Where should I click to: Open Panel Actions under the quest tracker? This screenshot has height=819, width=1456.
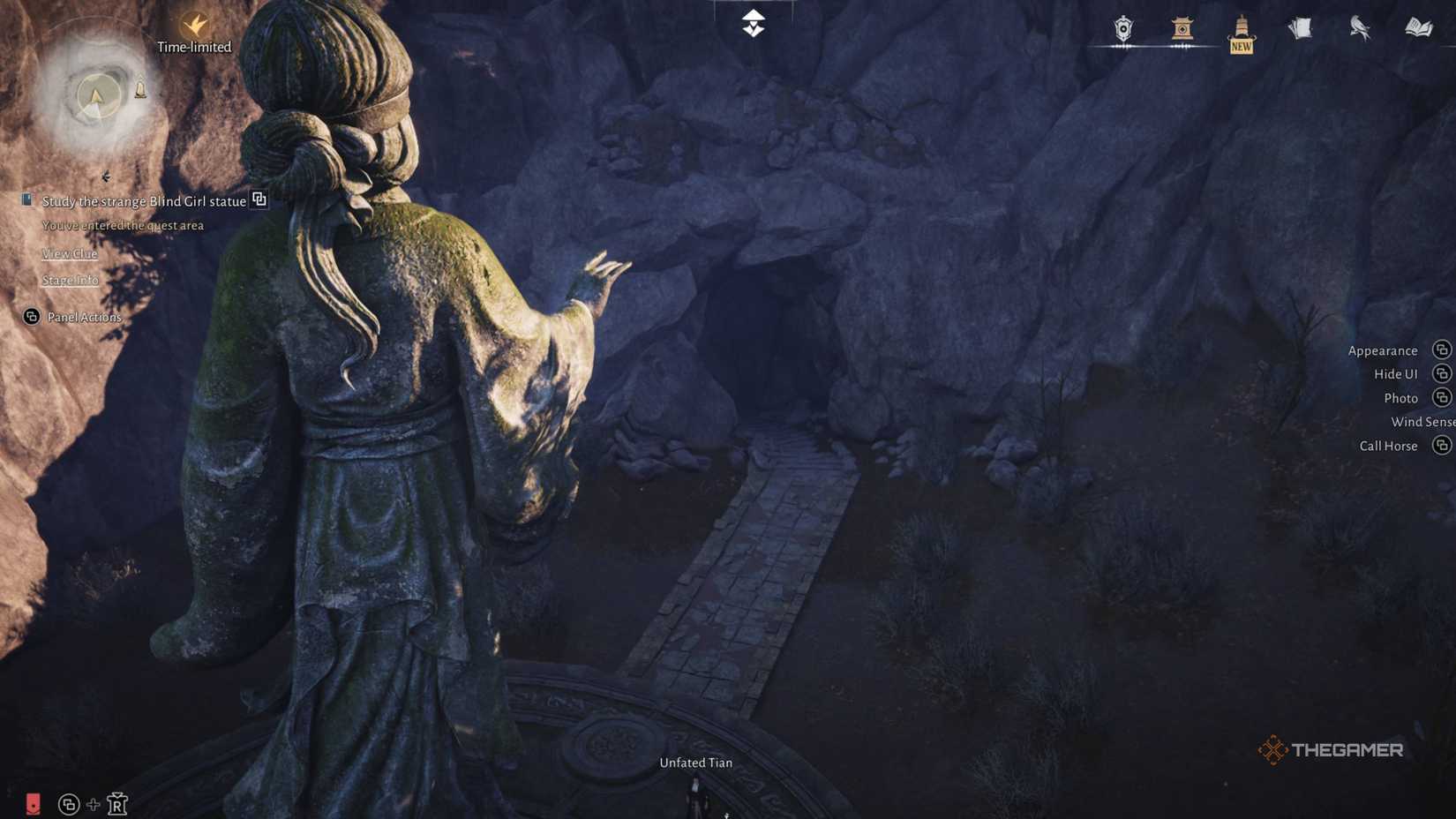(x=81, y=317)
